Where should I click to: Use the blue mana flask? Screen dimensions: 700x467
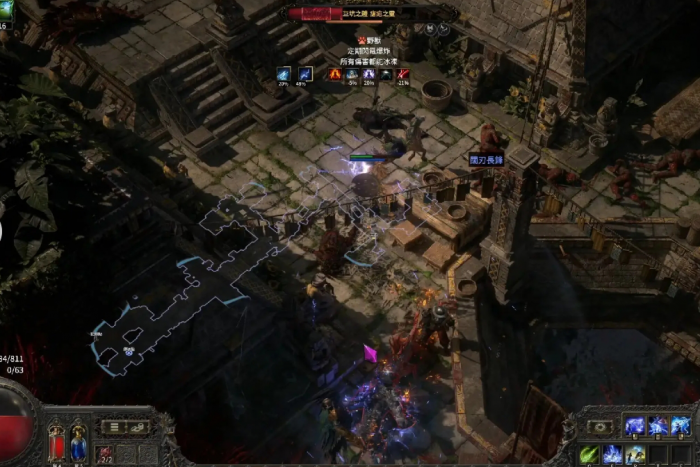click(78, 443)
